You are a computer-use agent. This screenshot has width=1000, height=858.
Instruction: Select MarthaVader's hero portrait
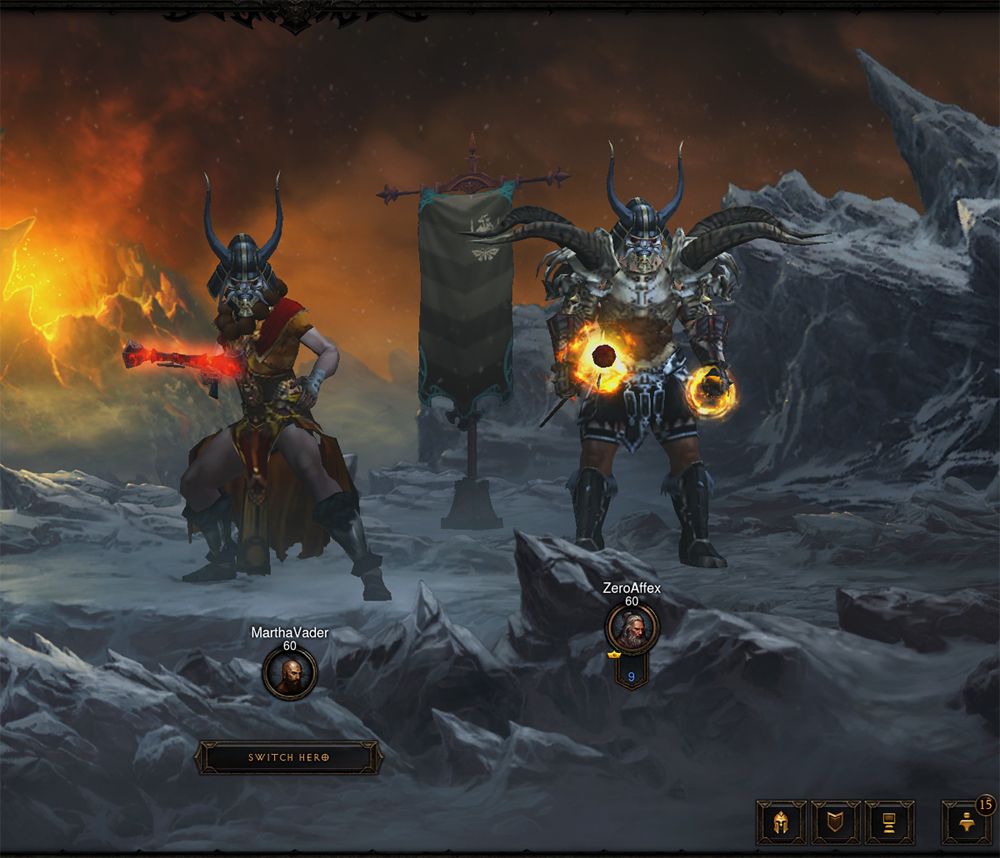click(x=290, y=672)
